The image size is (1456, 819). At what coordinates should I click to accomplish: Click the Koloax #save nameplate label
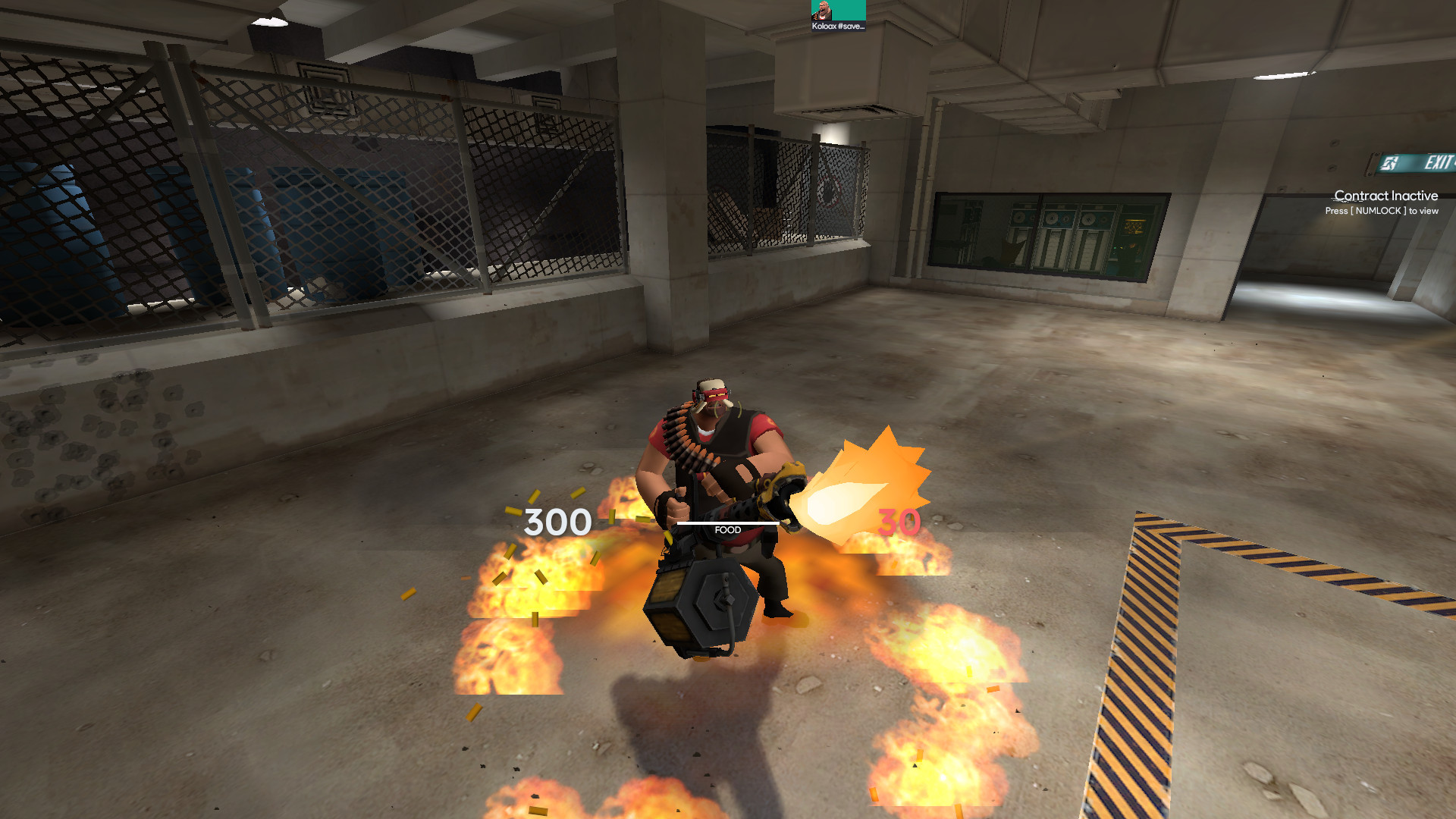[x=838, y=27]
